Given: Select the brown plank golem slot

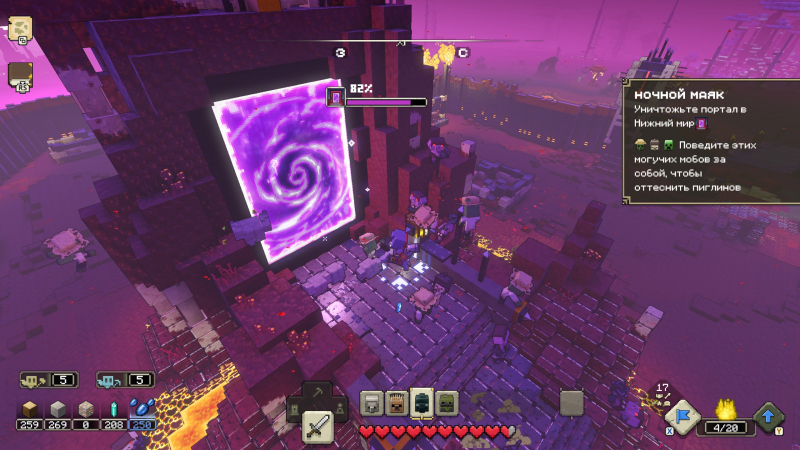Looking at the screenshot, I should pos(396,403).
